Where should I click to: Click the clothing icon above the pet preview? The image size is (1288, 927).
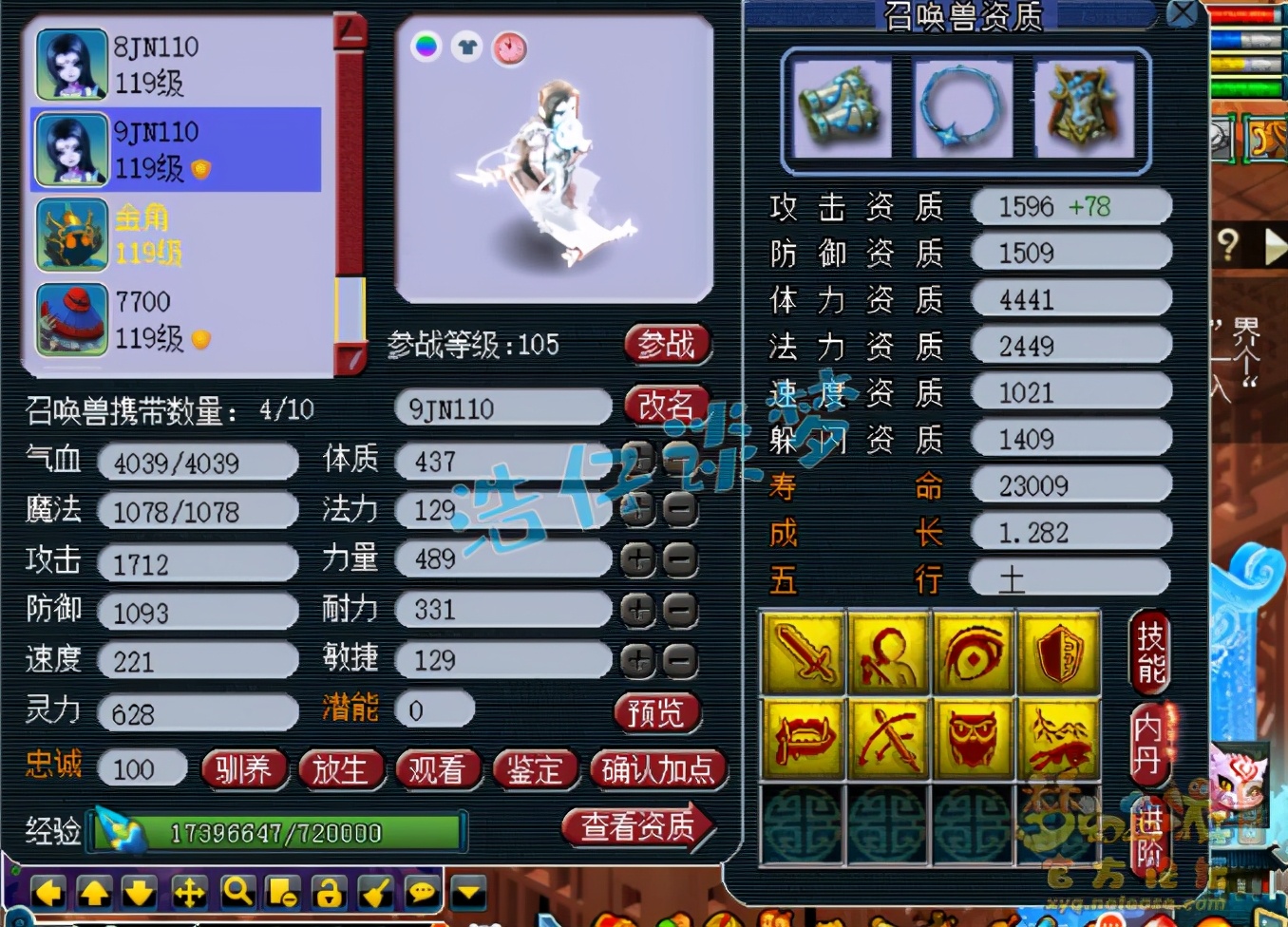pyautogui.click(x=464, y=45)
